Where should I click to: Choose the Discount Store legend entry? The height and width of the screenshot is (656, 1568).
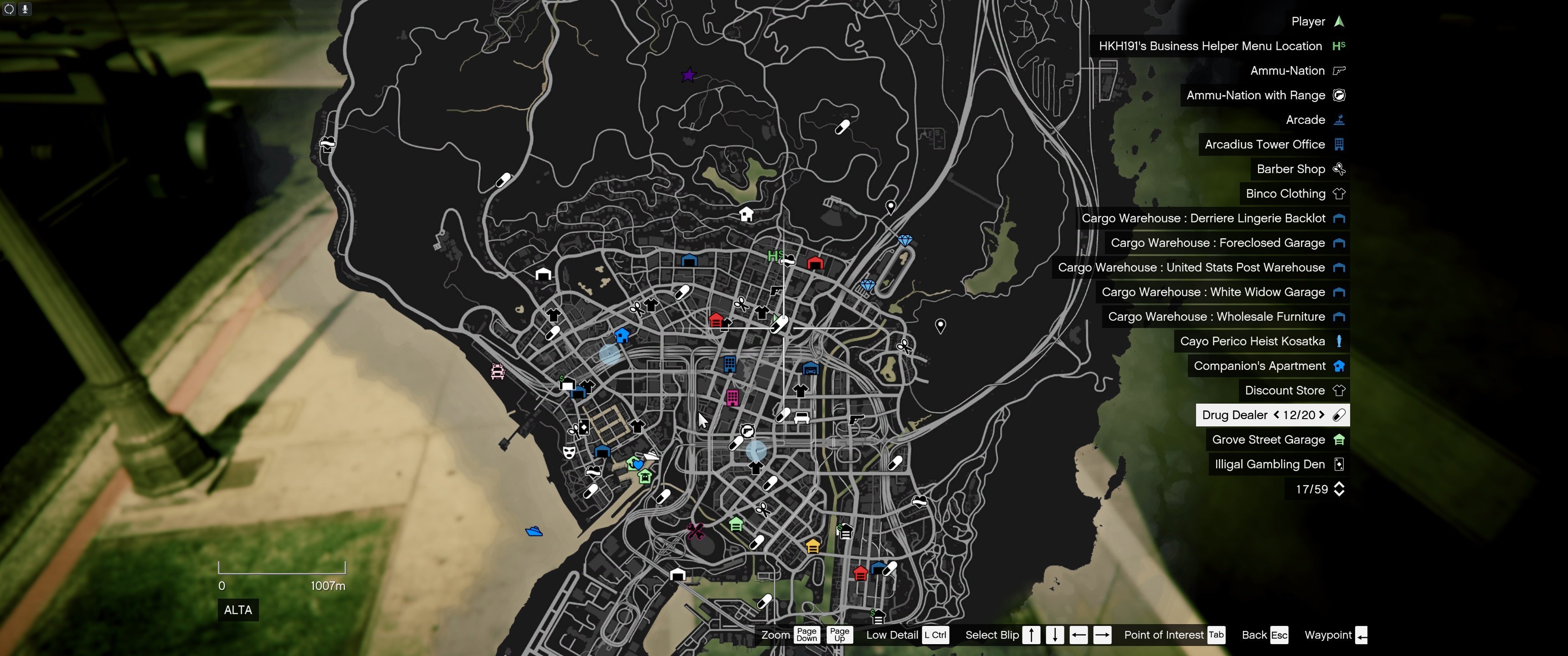pos(1284,391)
